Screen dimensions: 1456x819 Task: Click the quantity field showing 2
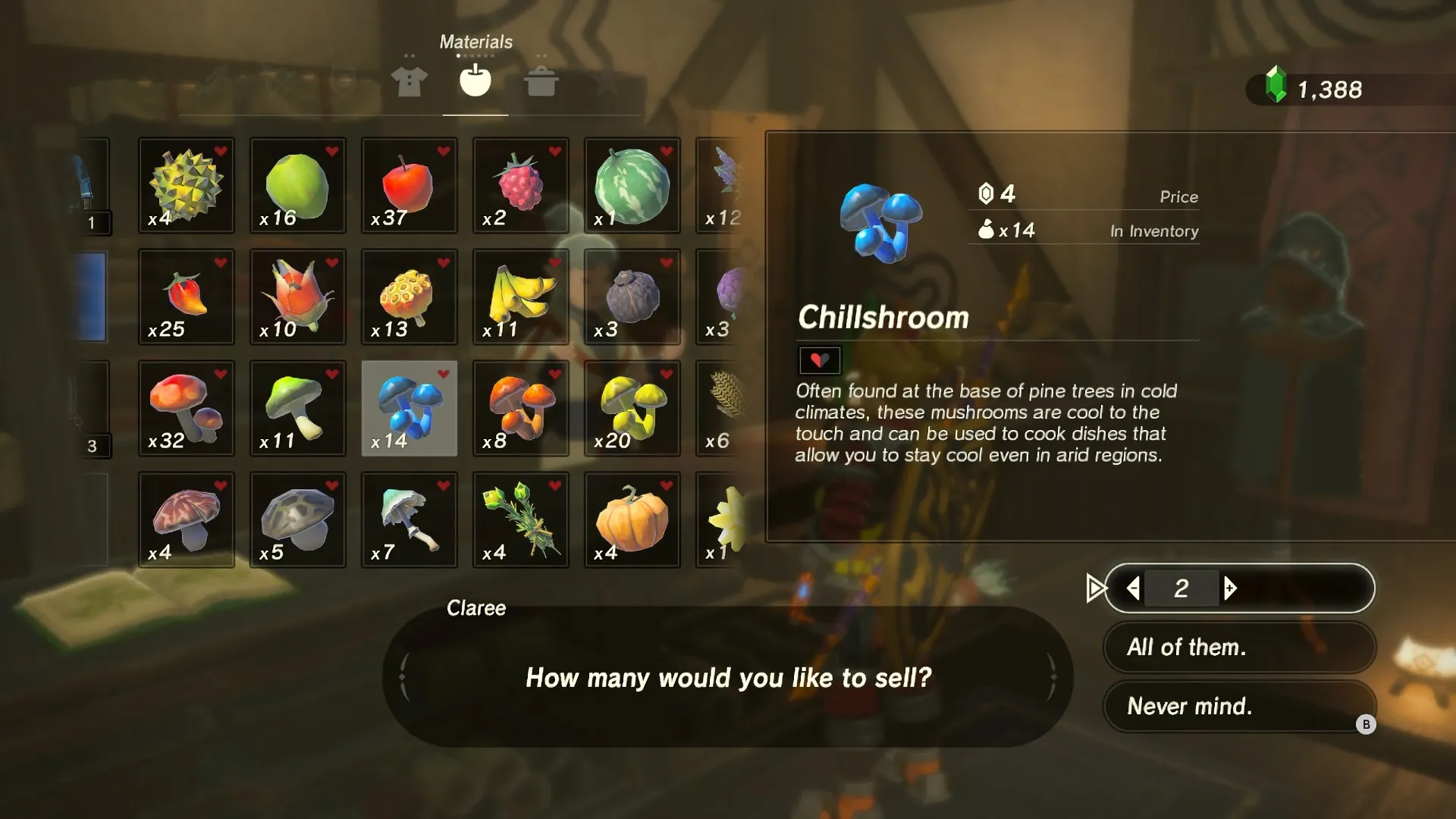click(x=1183, y=588)
